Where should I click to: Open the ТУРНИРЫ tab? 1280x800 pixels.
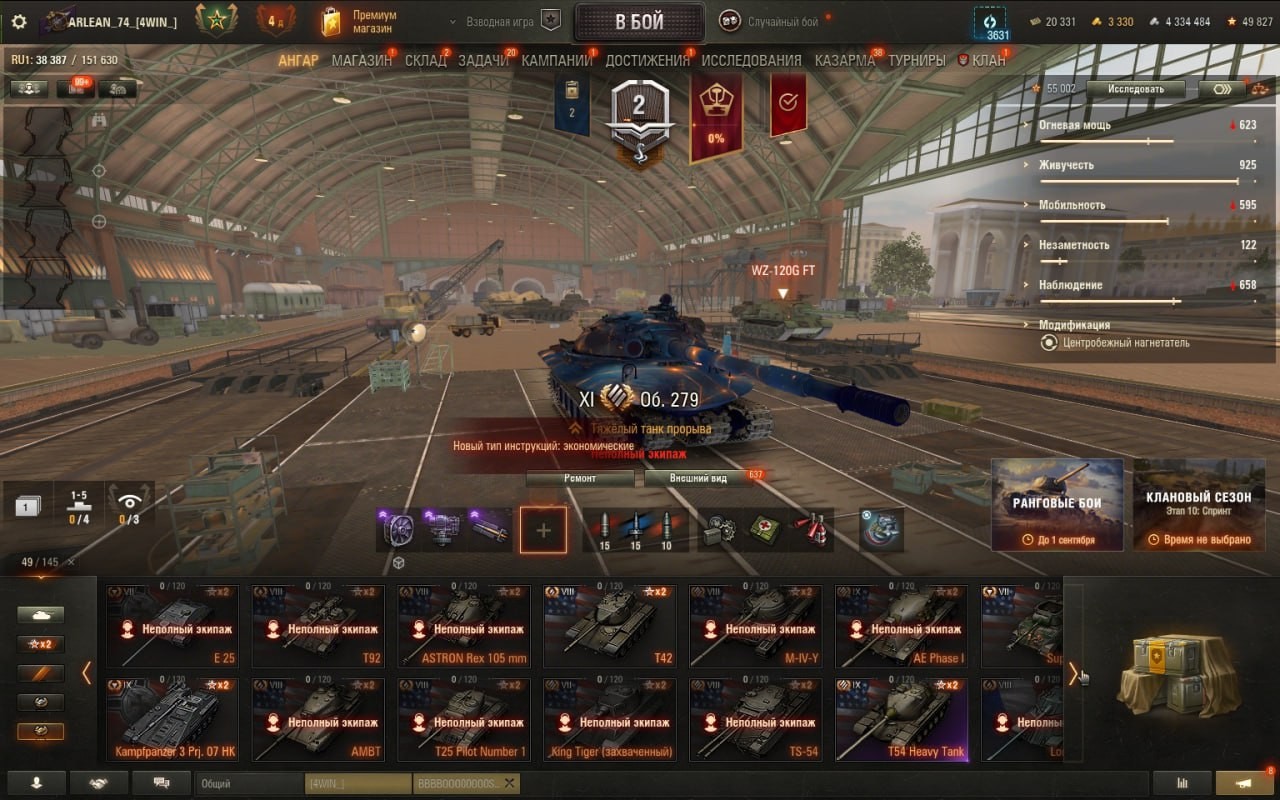pos(916,60)
